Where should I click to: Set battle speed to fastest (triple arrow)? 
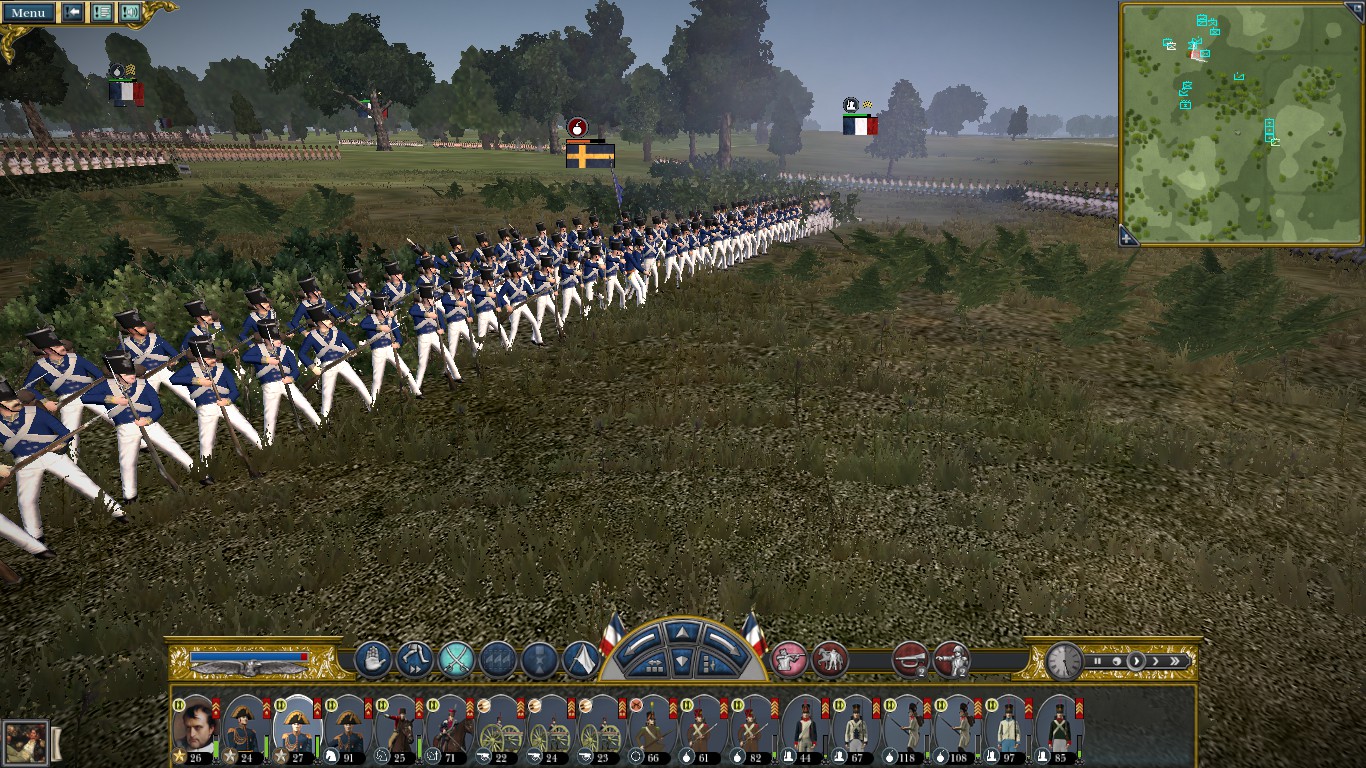1176,661
